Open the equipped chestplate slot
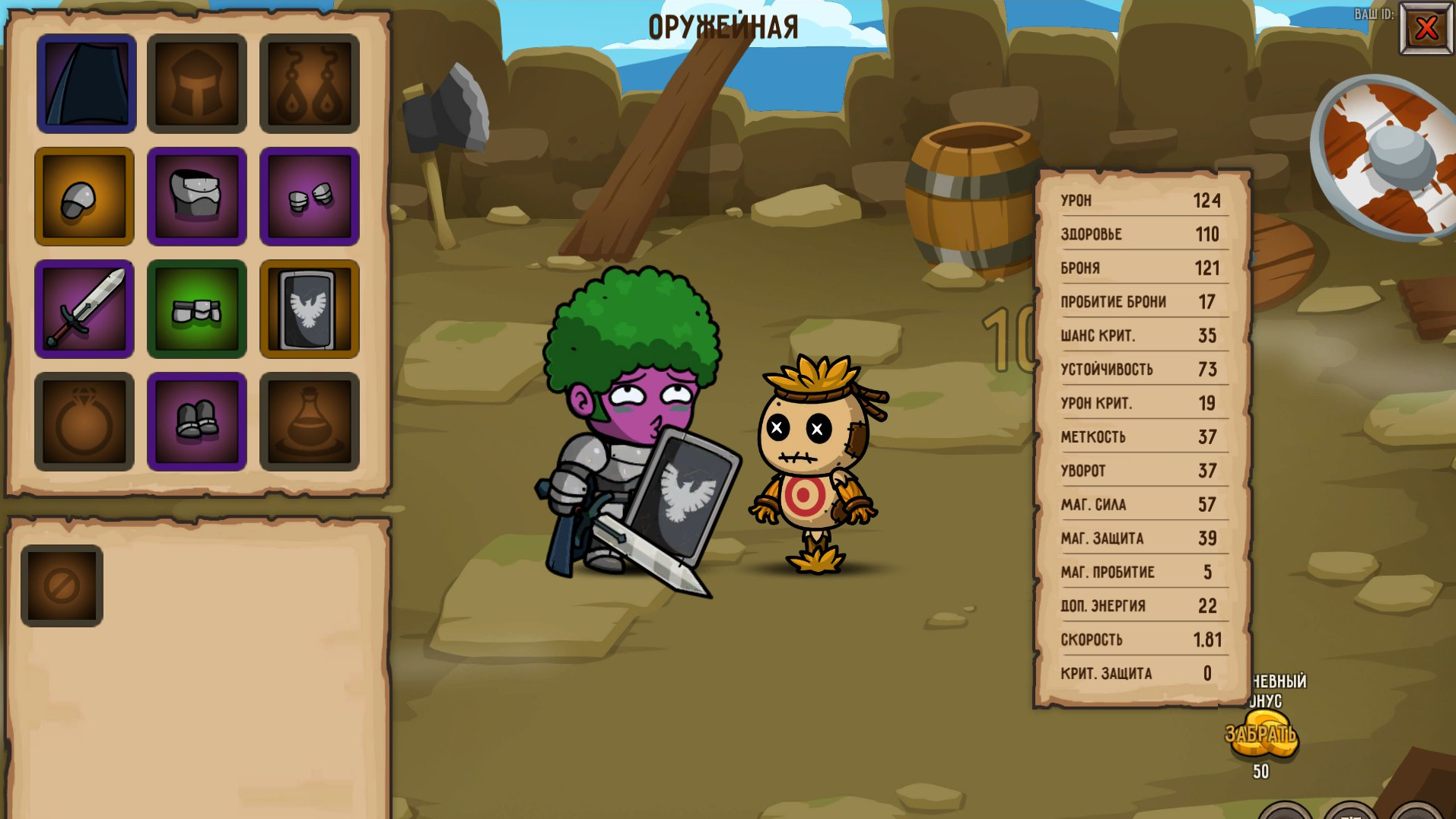This screenshot has height=819, width=1456. [197, 196]
